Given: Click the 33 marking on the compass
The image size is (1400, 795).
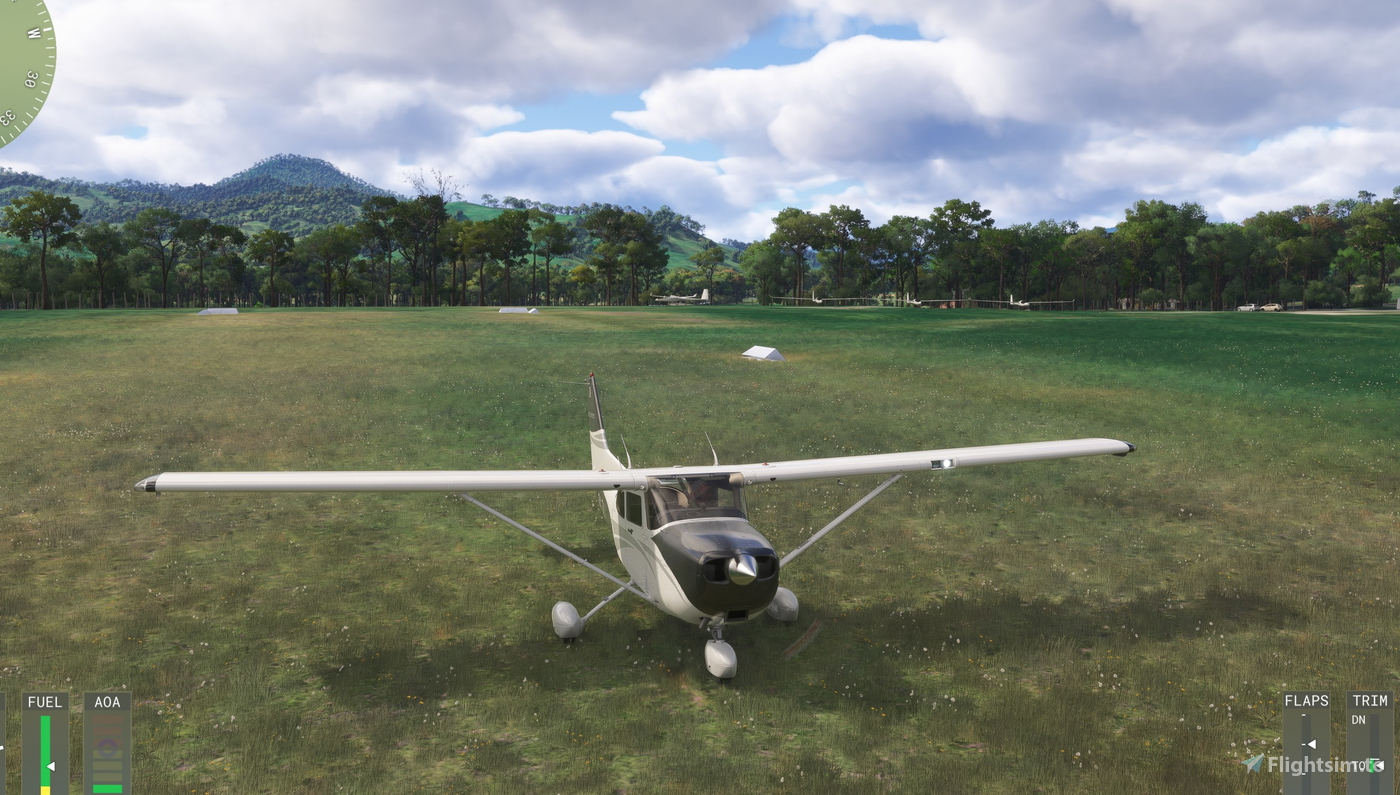Looking at the screenshot, I should coord(7,115).
